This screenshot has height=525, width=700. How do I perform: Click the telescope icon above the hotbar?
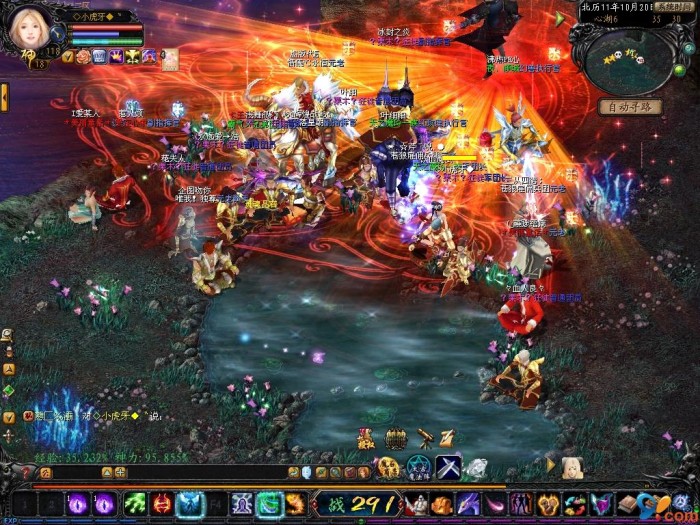[x=424, y=438]
